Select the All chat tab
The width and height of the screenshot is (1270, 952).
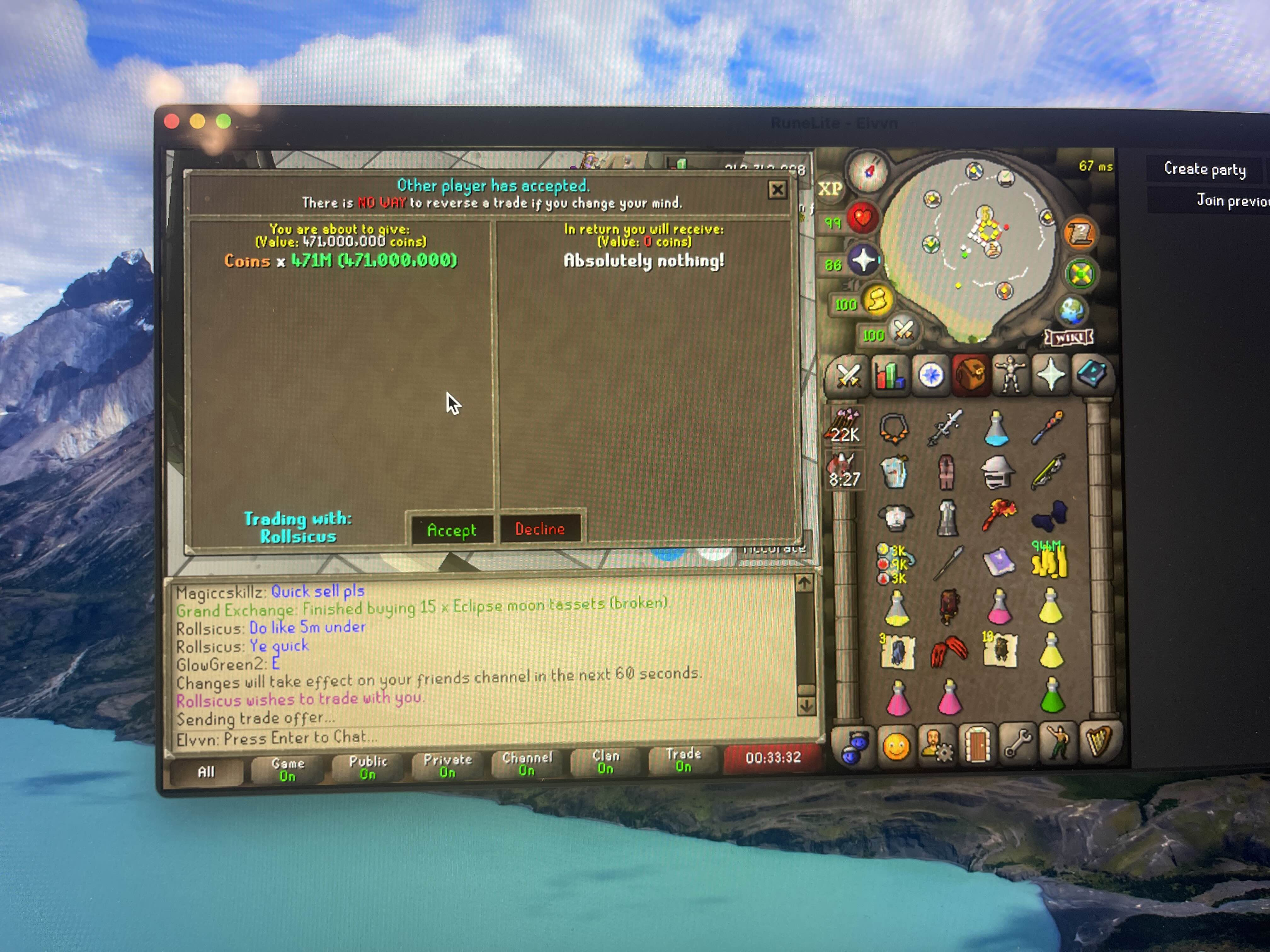pos(206,772)
